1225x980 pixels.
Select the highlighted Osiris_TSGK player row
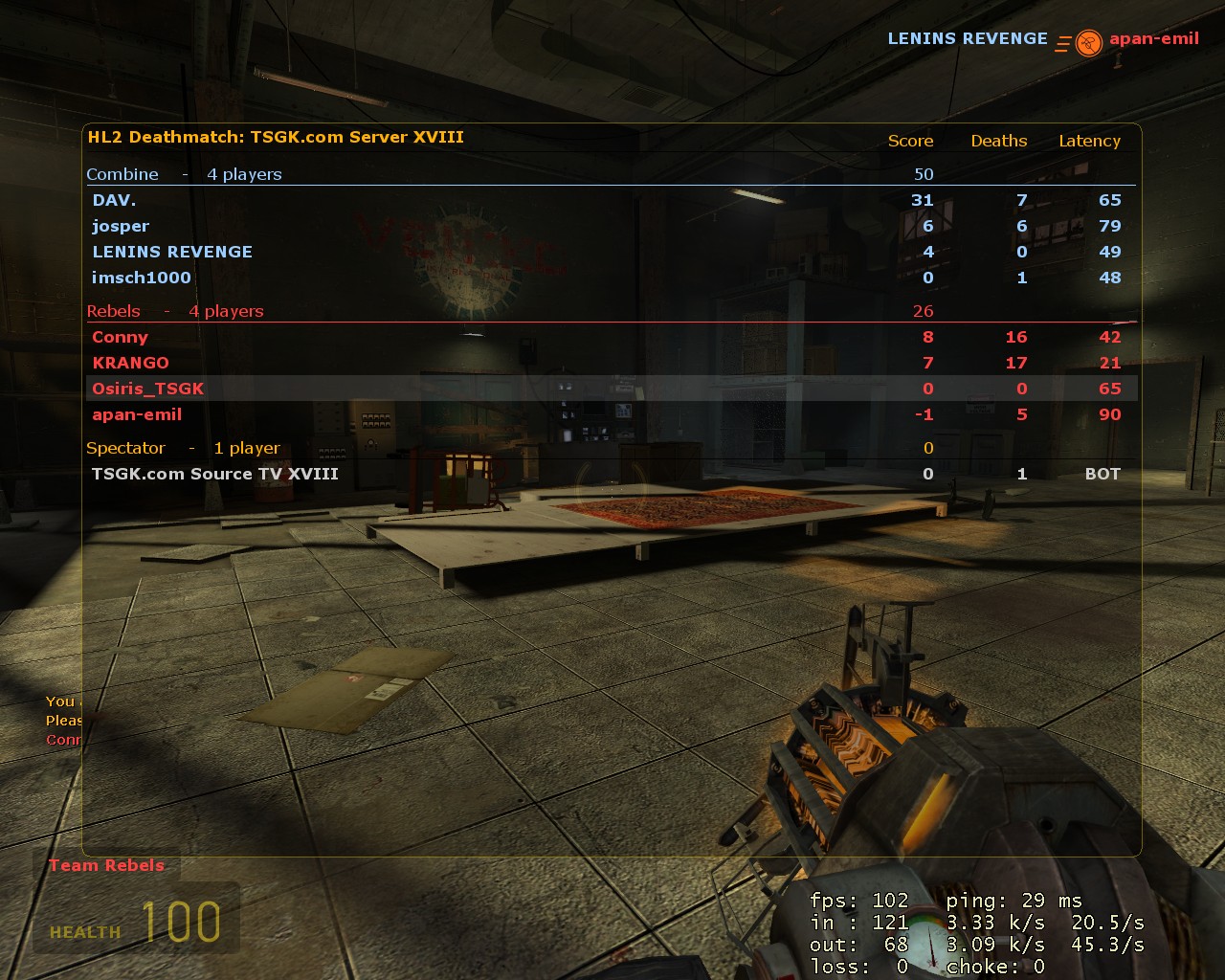pos(147,389)
